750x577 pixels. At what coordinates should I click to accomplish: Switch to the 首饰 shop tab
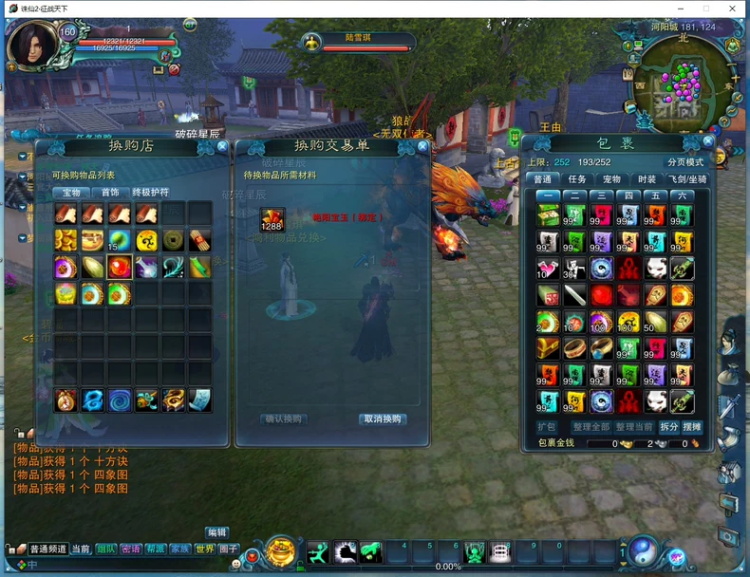pos(105,192)
